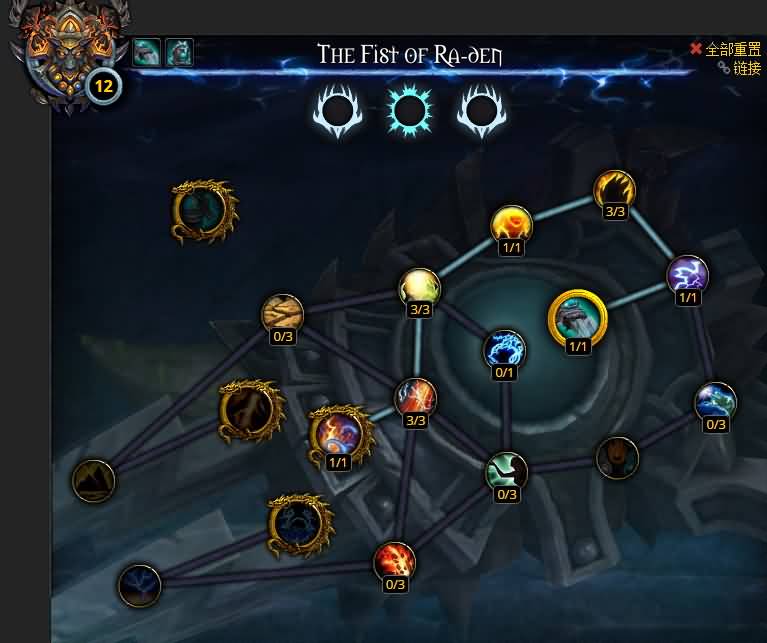Add a point to the green-white 0/3 trait
Image resolution: width=767 pixels, height=643 pixels.
(x=506, y=472)
